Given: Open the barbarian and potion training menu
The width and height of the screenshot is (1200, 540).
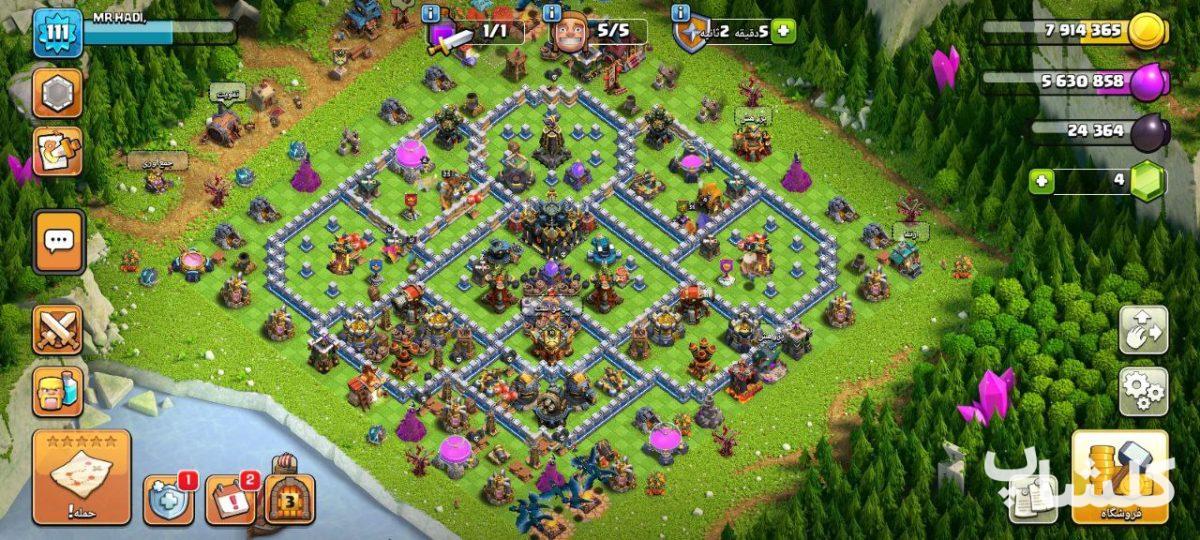Looking at the screenshot, I should [57, 390].
